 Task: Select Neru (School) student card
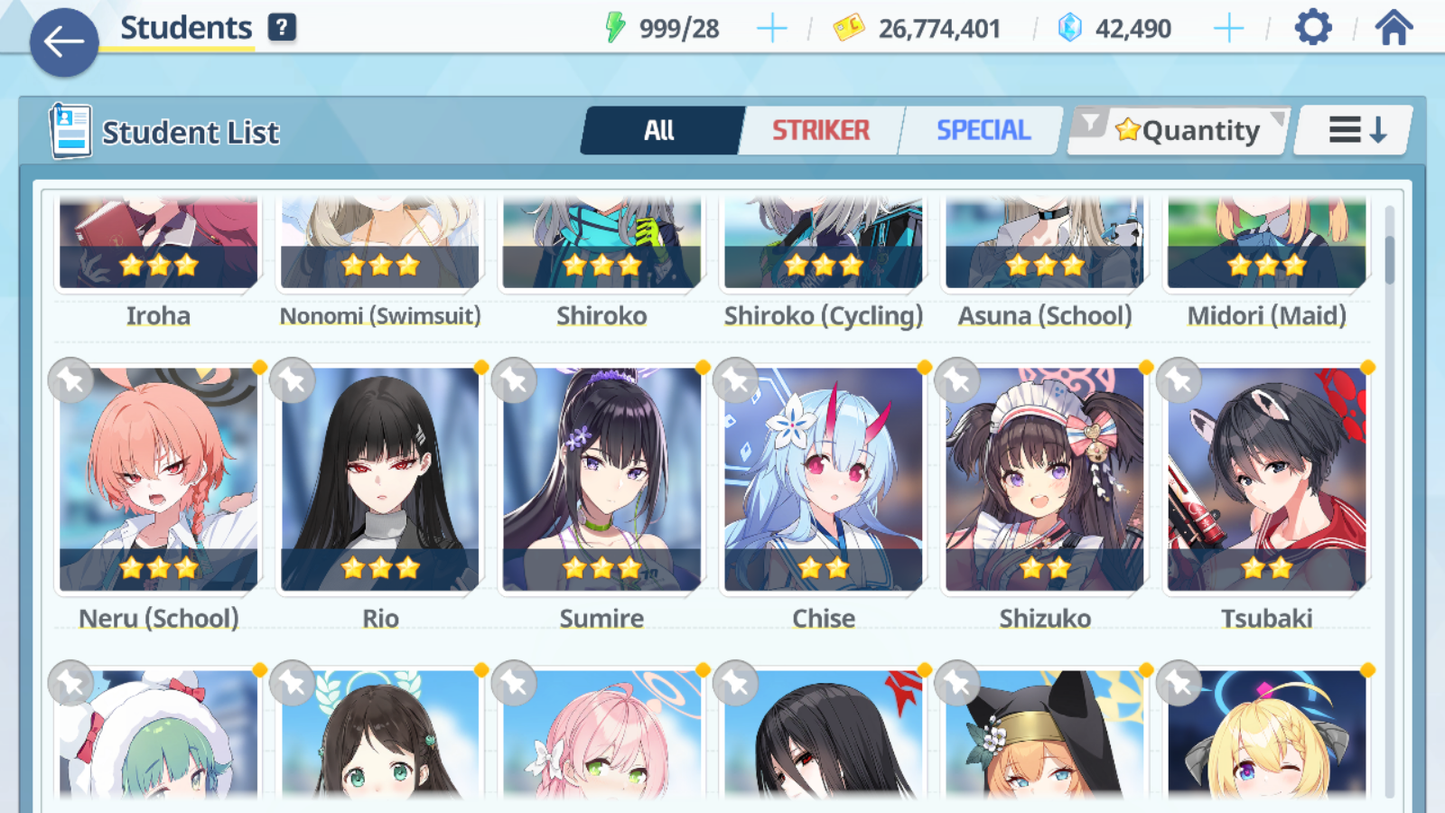point(158,480)
